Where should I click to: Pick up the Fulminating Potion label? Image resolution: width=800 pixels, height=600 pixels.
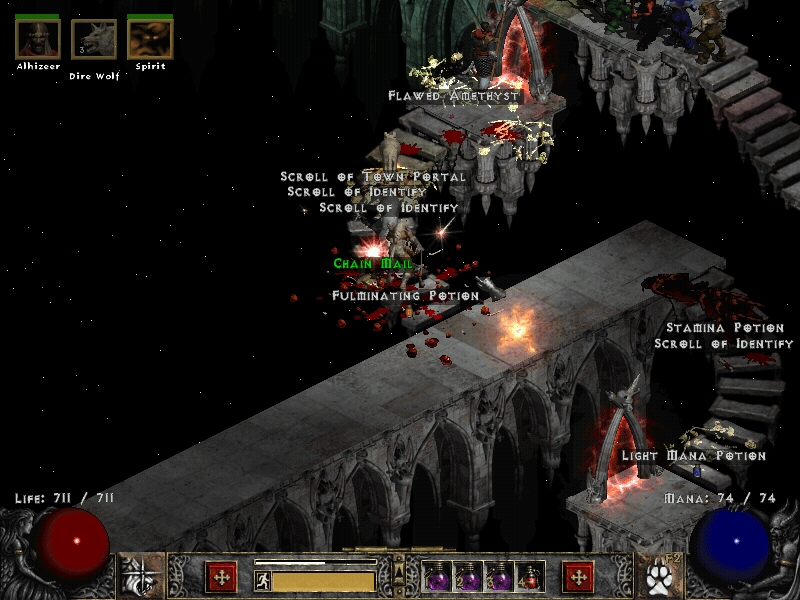point(406,296)
